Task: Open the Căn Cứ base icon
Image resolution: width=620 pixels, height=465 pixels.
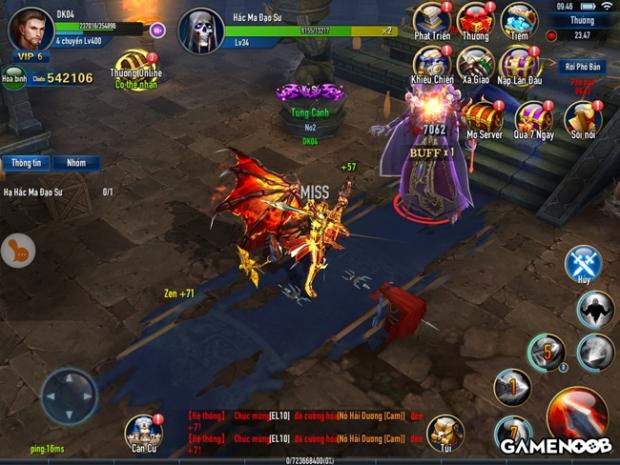Action: tap(143, 433)
